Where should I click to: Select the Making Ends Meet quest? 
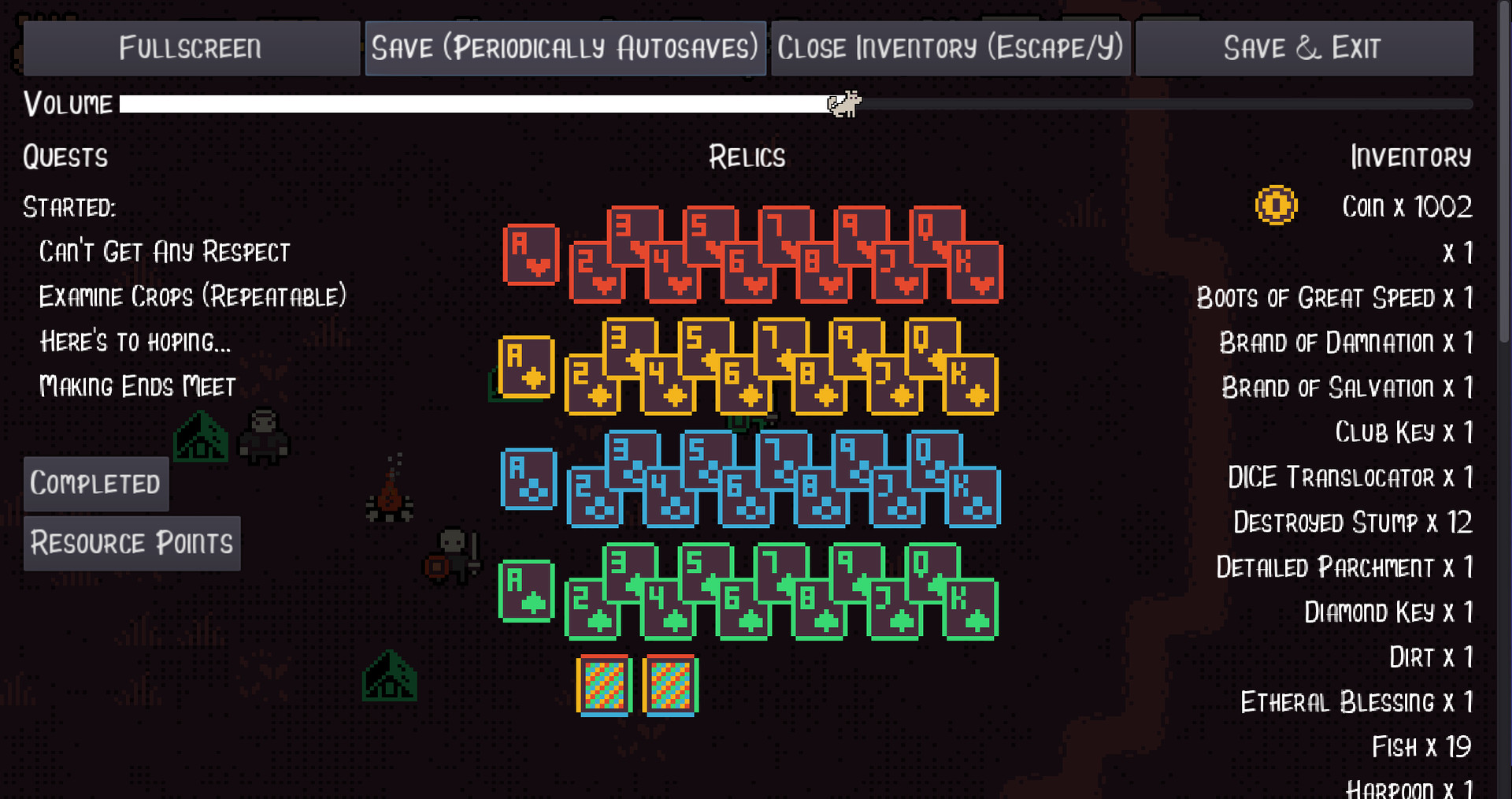click(x=136, y=386)
